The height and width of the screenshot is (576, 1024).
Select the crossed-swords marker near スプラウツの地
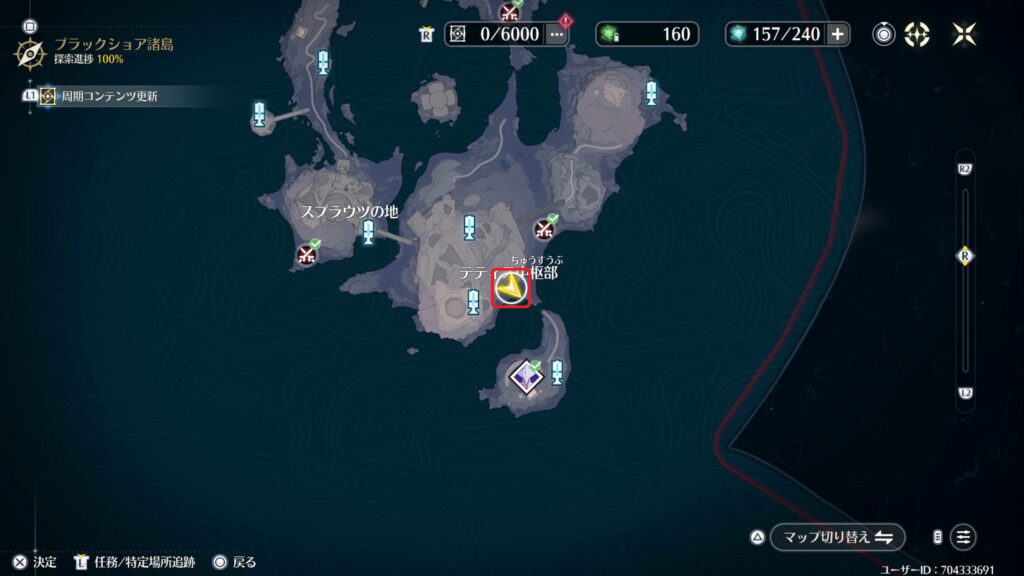(x=307, y=254)
